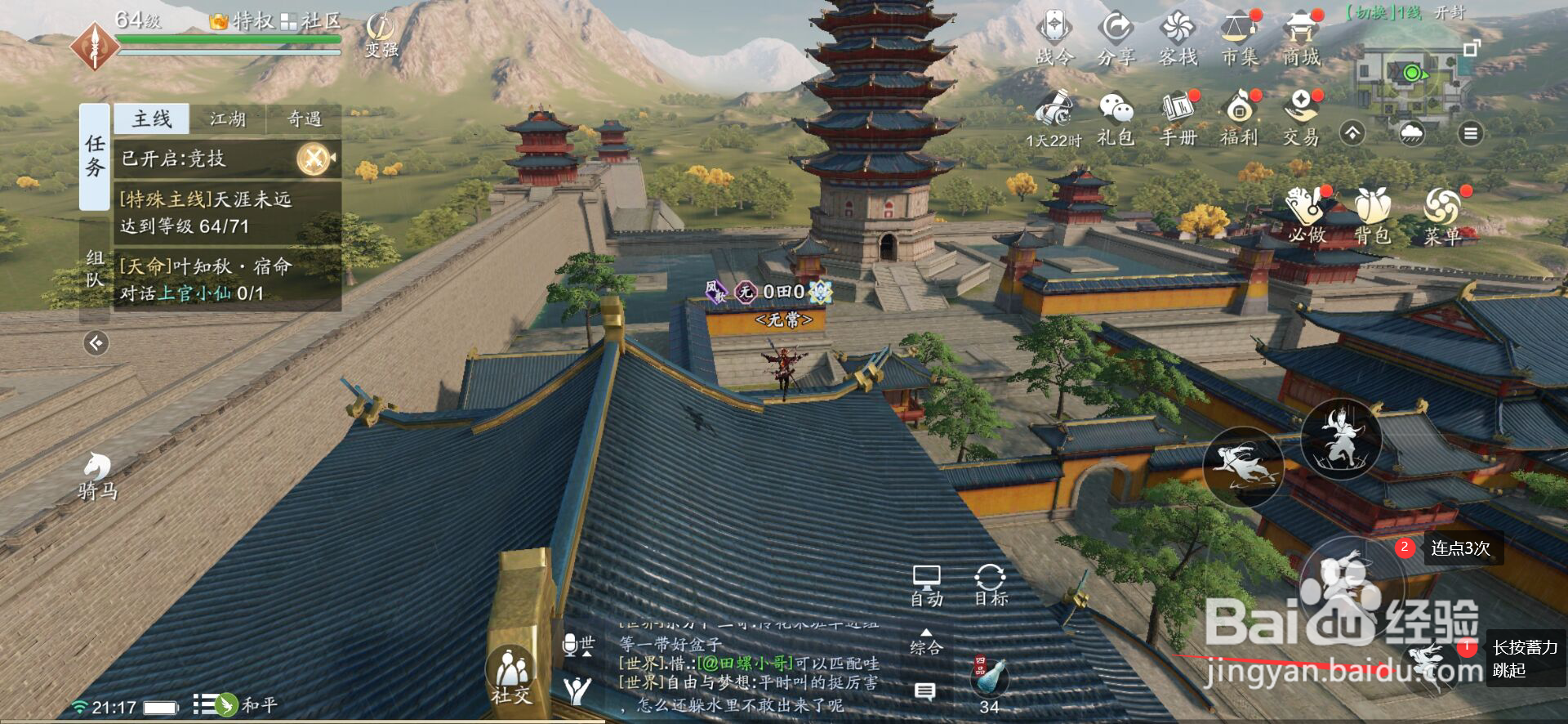Open the 战令 battle pass icon
1568x724 pixels.
(1054, 37)
